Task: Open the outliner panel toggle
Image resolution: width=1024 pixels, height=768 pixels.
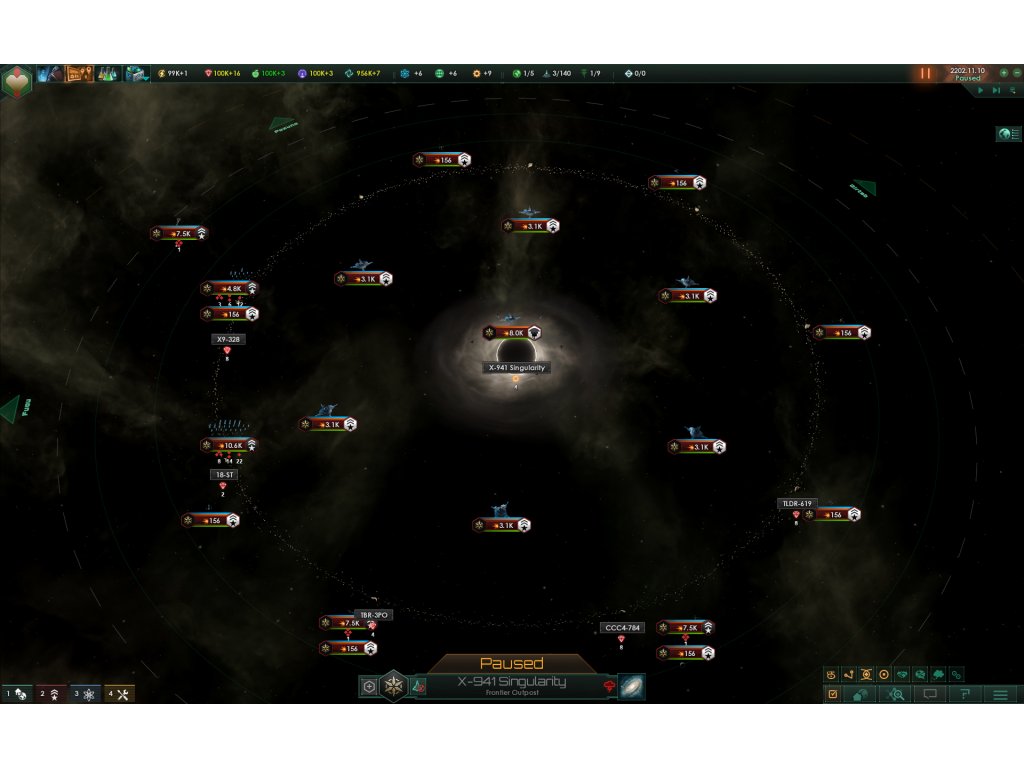Action: coord(1009,134)
